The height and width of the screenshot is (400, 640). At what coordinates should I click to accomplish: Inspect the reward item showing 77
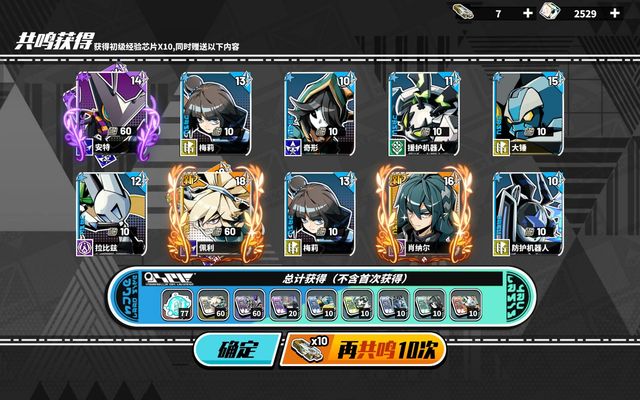[181, 302]
